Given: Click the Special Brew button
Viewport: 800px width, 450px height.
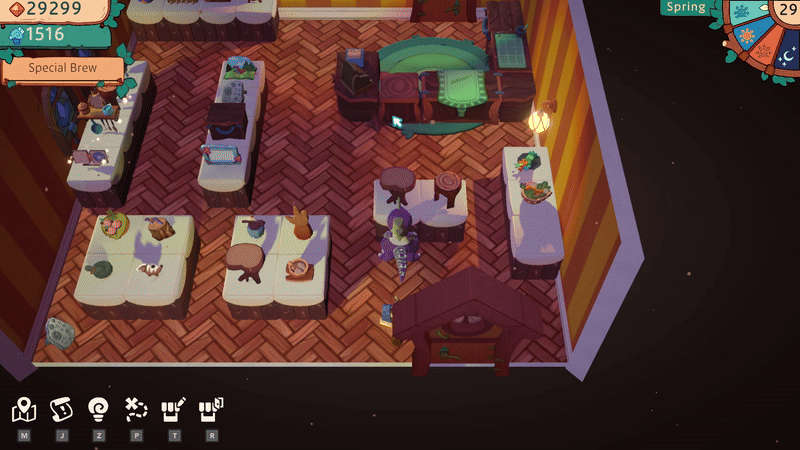Looking at the screenshot, I should (62, 71).
